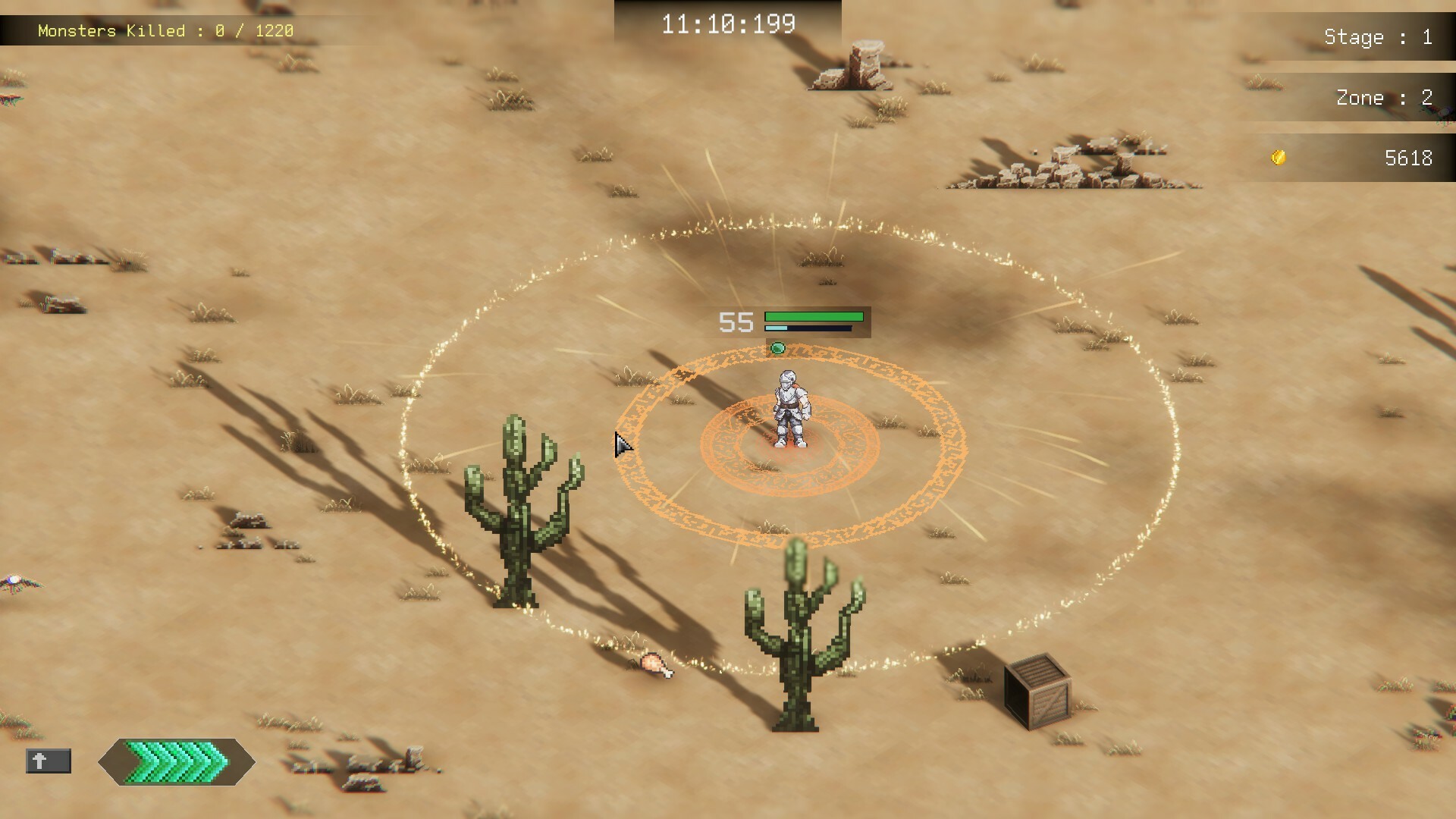Image resolution: width=1456 pixels, height=819 pixels.
Task: Open the Stage panel in the top right
Action: click(1376, 36)
